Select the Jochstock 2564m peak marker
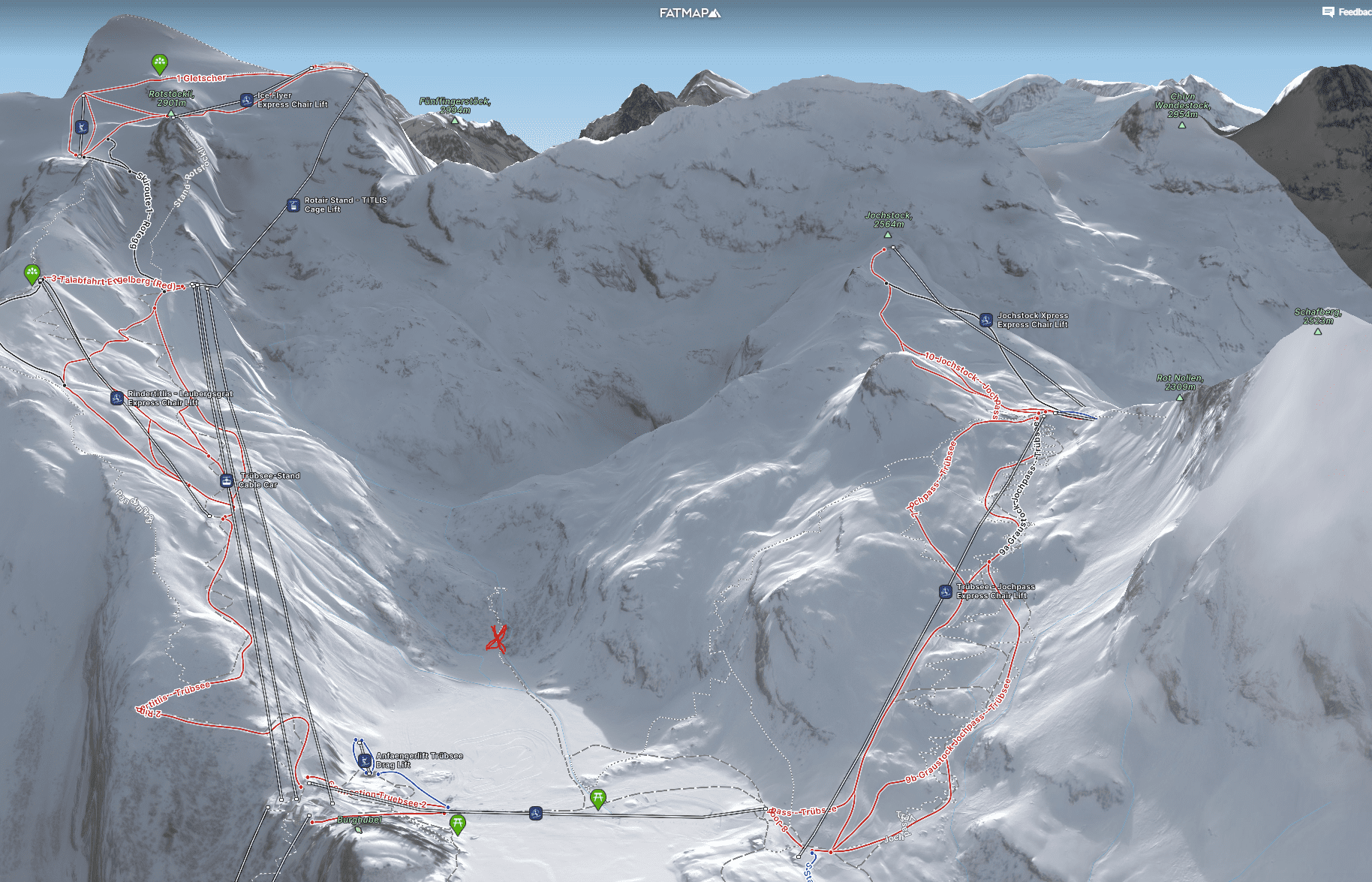The height and width of the screenshot is (882, 1372). pyautogui.click(x=888, y=234)
